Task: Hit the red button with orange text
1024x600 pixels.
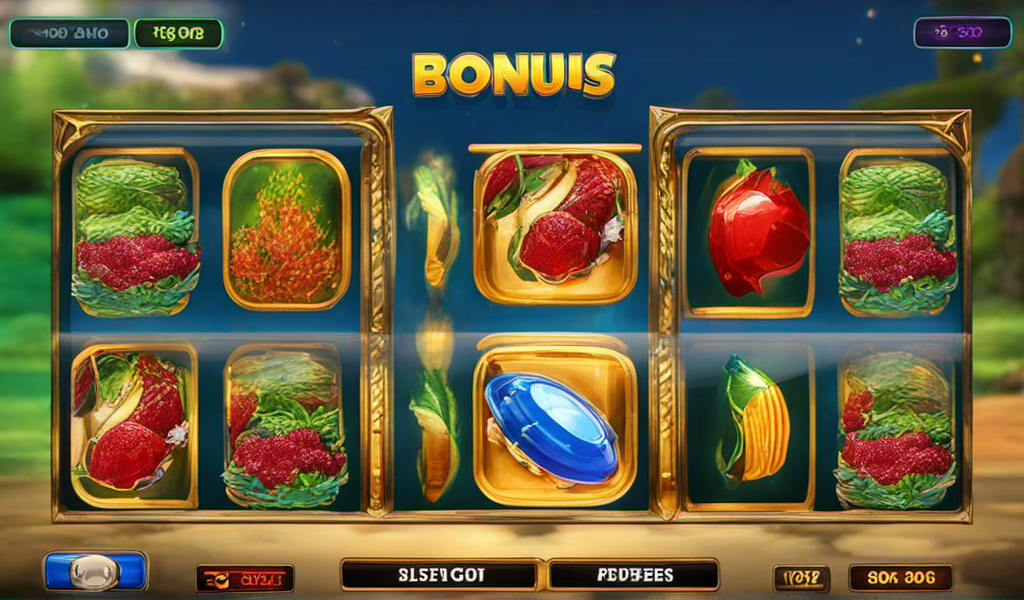Action: (x=245, y=578)
